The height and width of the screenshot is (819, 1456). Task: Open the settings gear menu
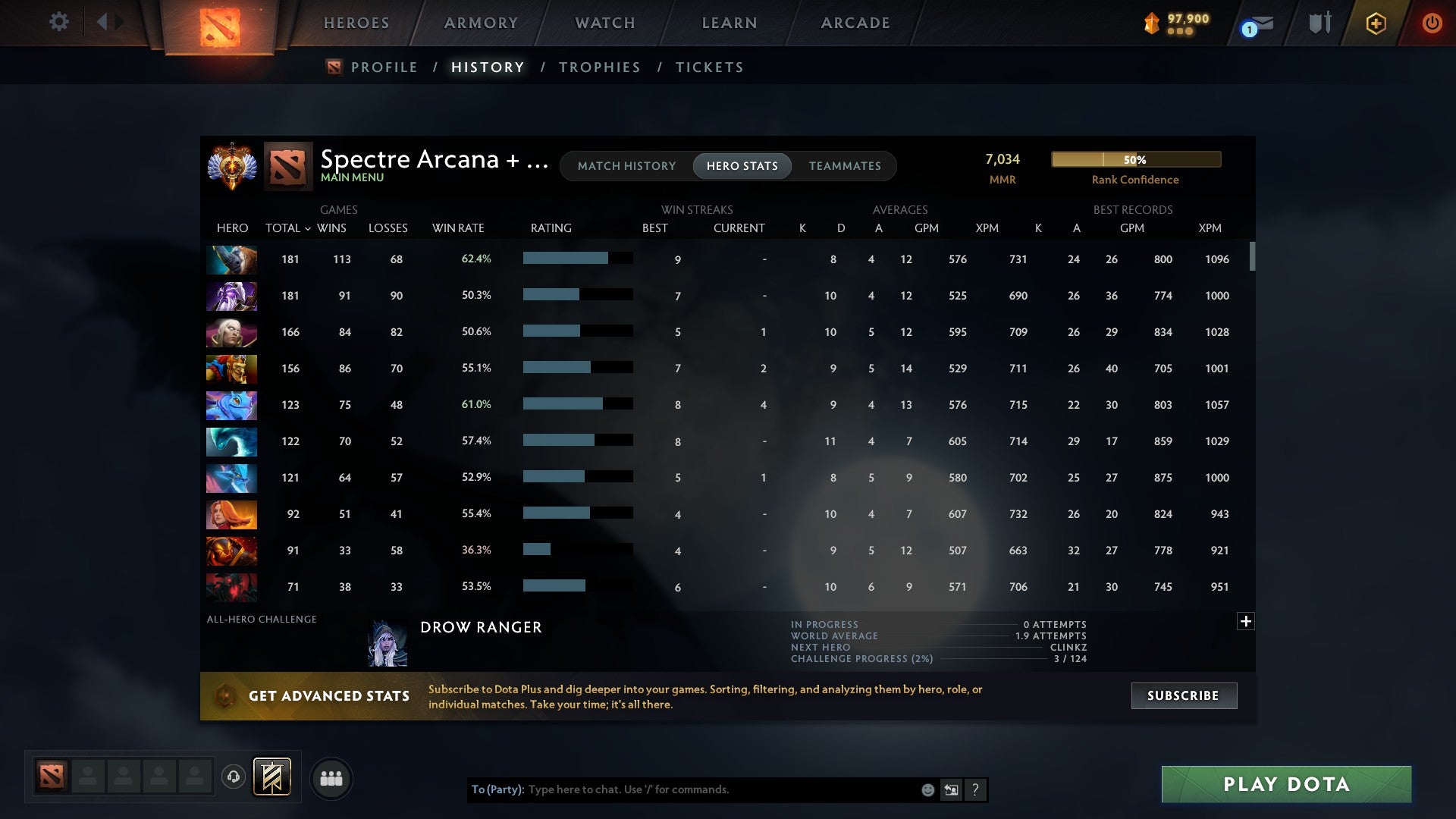click(59, 22)
